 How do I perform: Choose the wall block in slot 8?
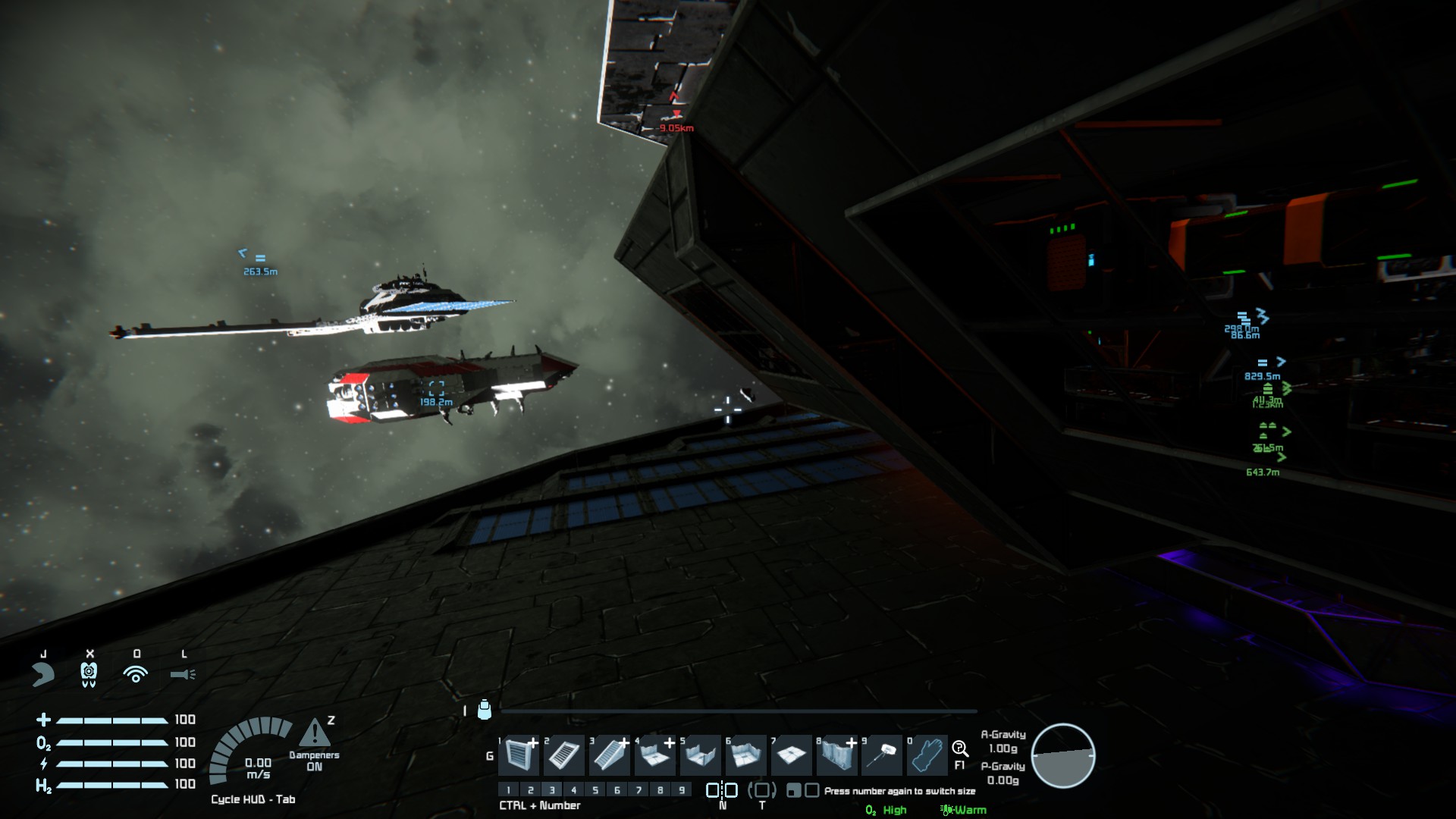coord(837,755)
